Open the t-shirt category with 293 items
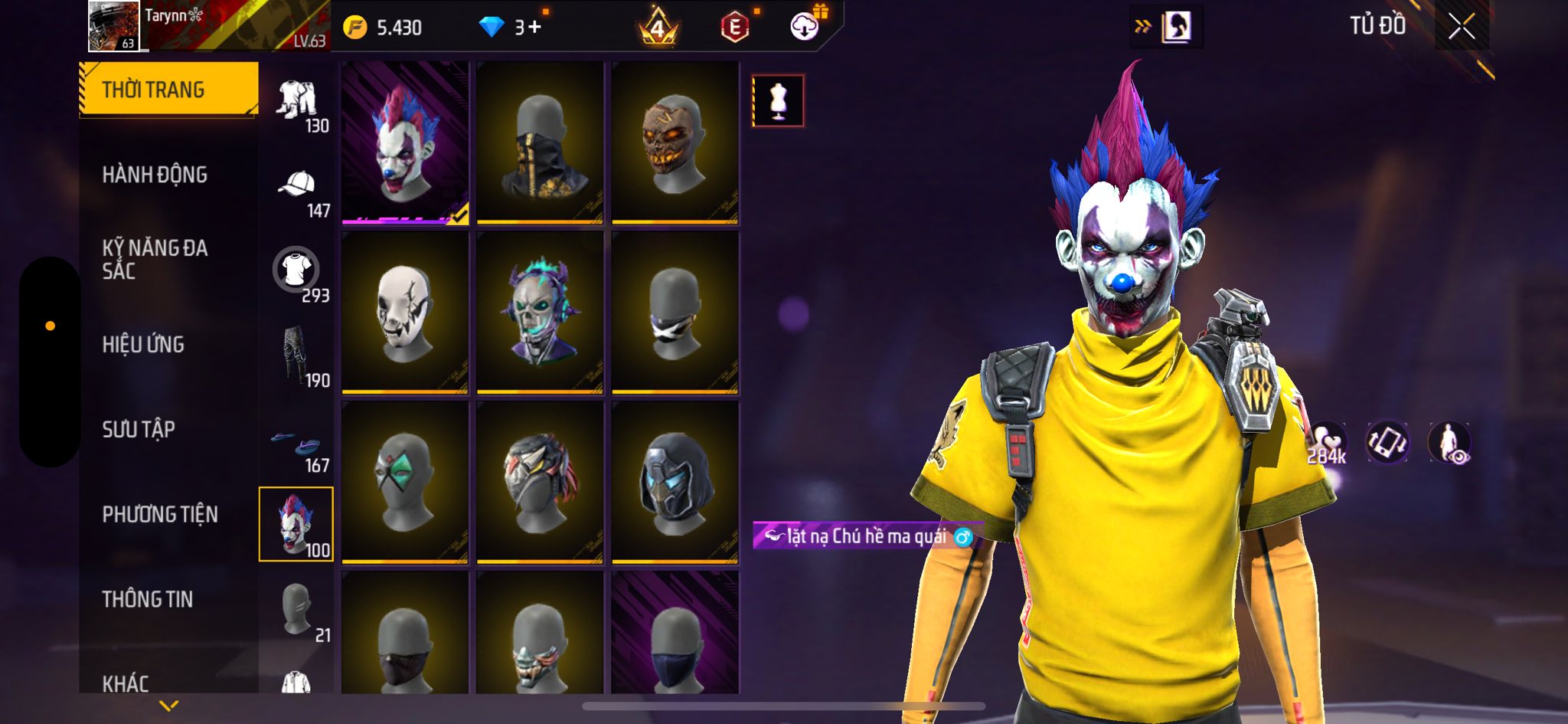Screen dimensions: 1568x724 click(x=296, y=270)
